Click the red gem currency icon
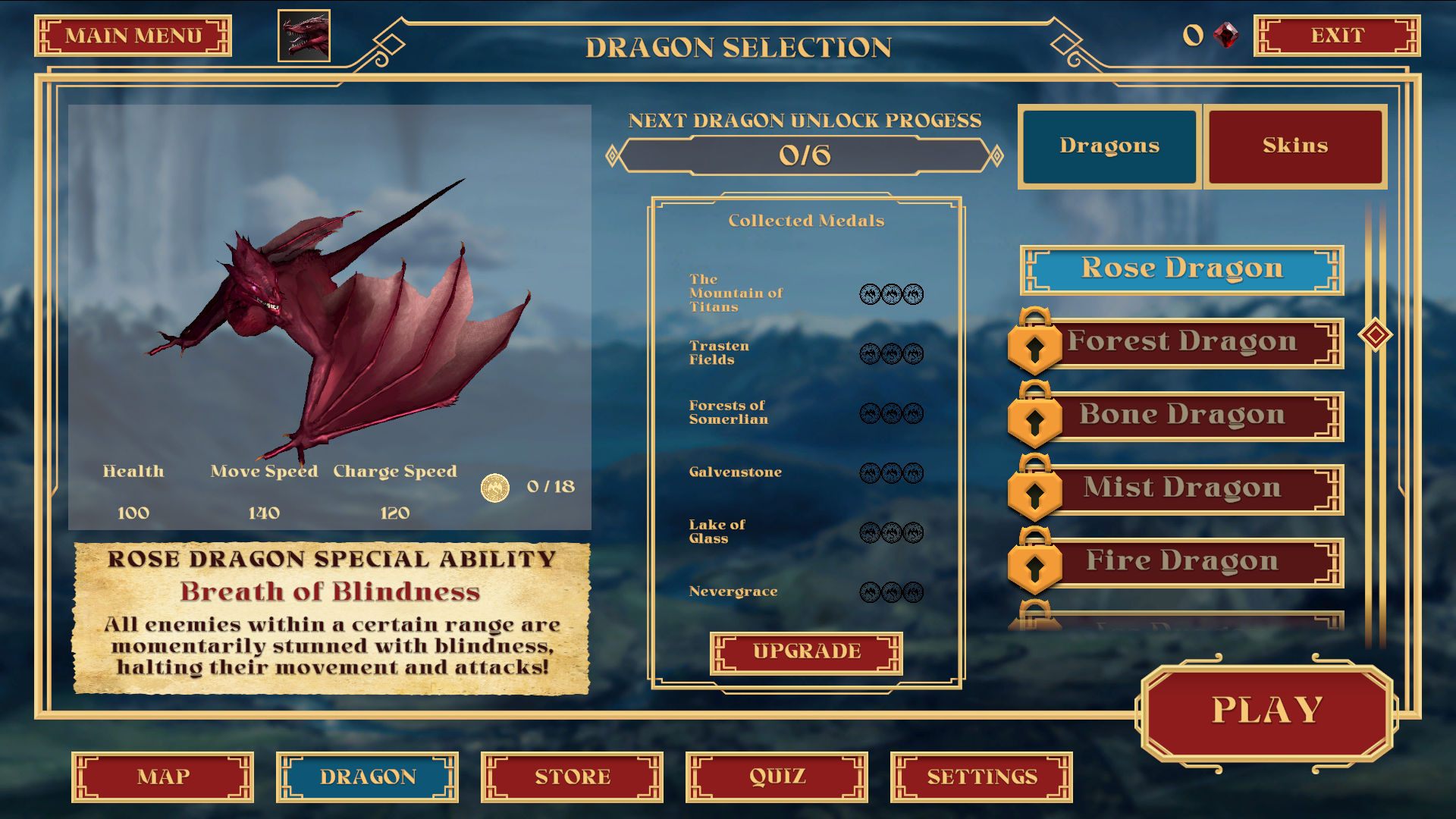Viewport: 1456px width, 819px height. point(1225,35)
